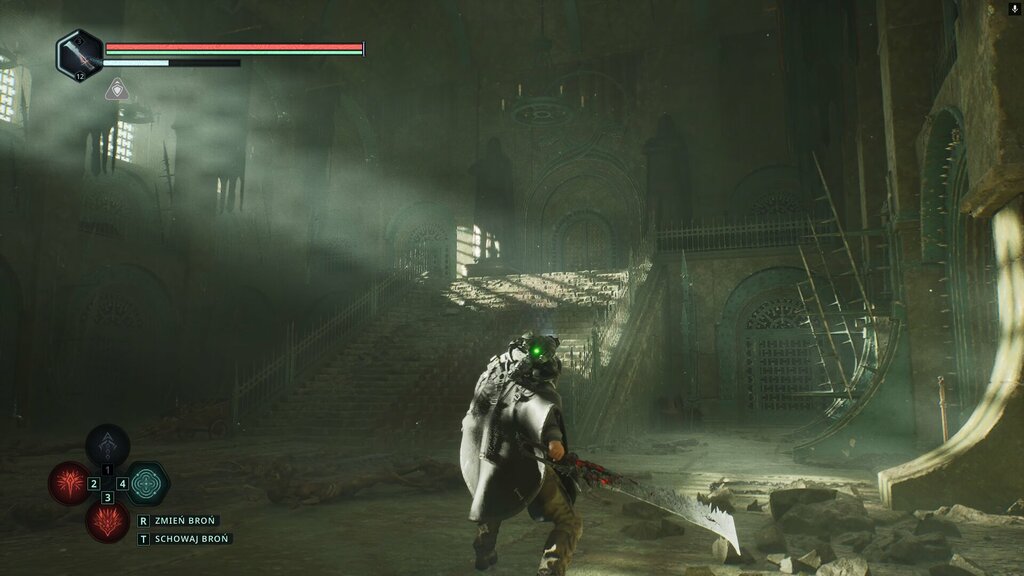Trigger the red spiked-crown skill in slot 3

(x=107, y=520)
